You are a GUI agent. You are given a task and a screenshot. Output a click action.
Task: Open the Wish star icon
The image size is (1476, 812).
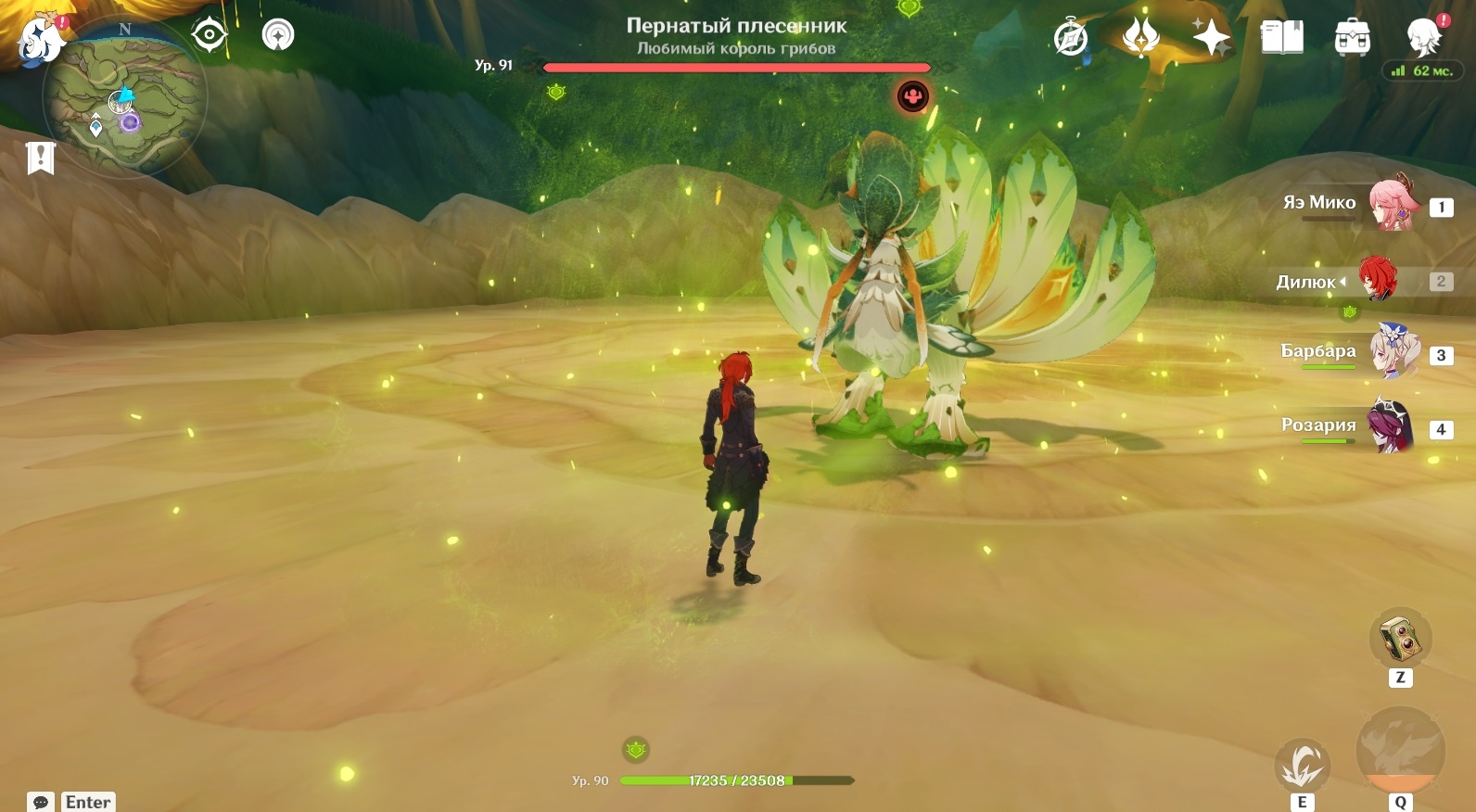[1211, 38]
